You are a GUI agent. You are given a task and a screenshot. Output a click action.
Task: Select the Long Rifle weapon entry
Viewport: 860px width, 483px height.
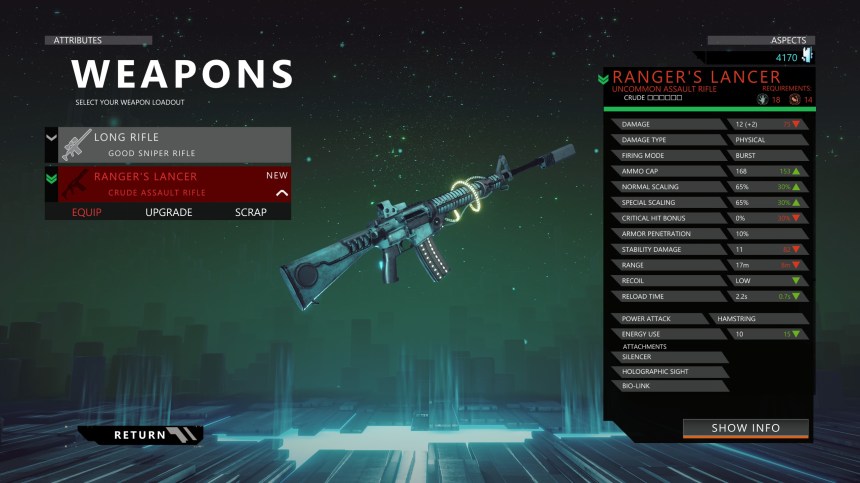[x=174, y=144]
